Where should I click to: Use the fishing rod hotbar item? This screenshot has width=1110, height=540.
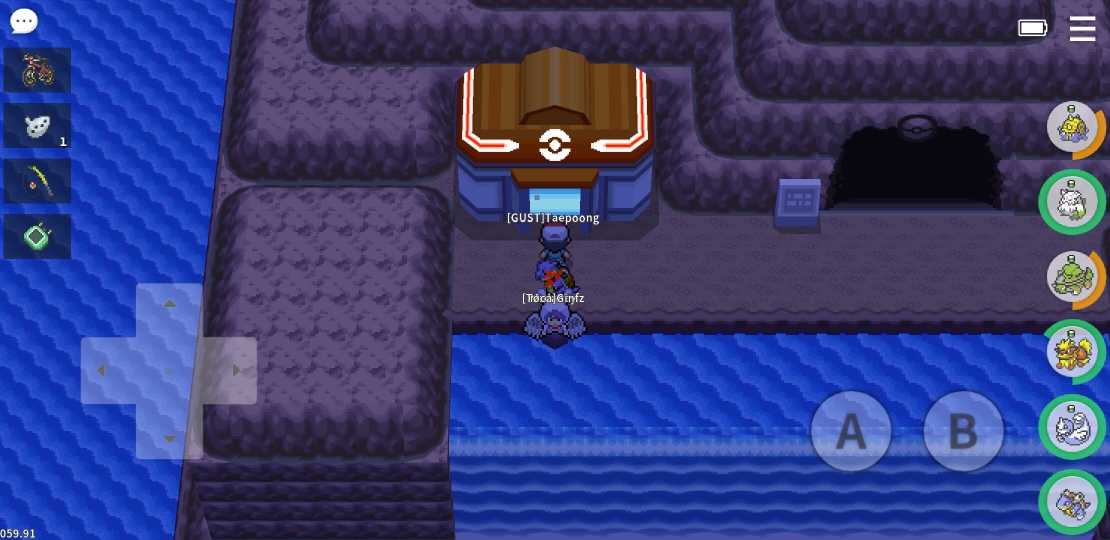click(37, 181)
